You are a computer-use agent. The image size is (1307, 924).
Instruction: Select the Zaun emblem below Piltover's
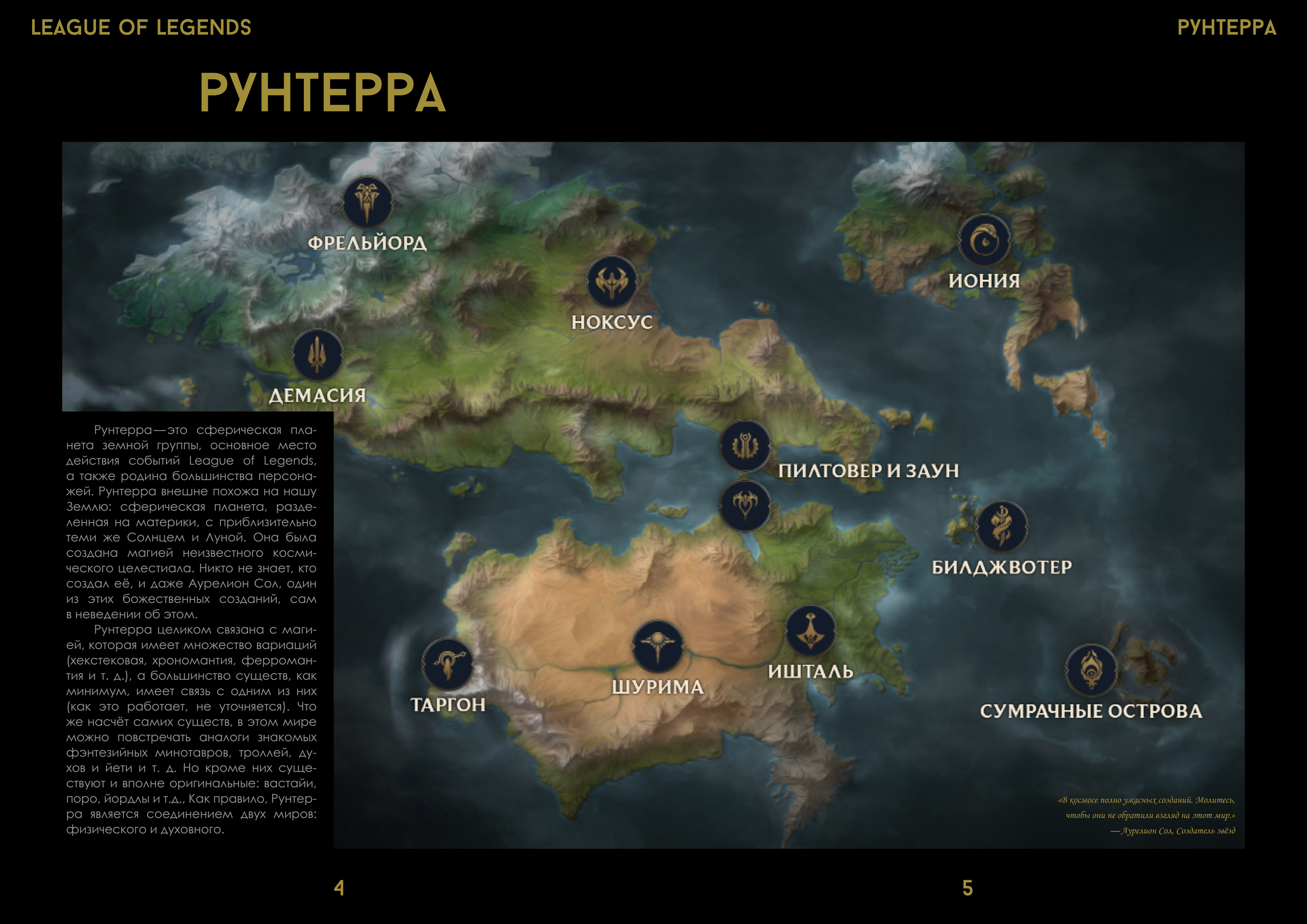click(744, 505)
